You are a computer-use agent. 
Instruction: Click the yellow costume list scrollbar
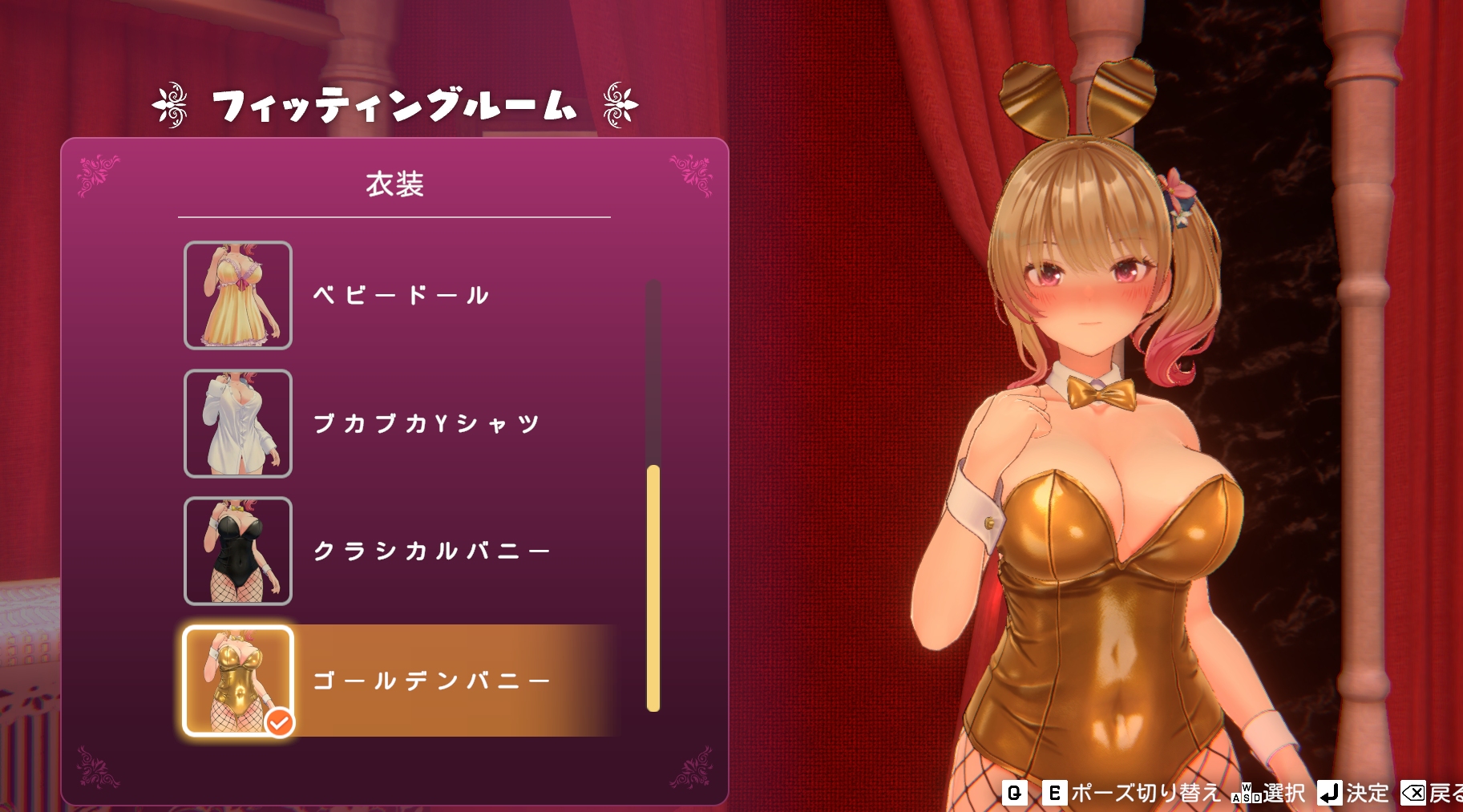point(653,588)
